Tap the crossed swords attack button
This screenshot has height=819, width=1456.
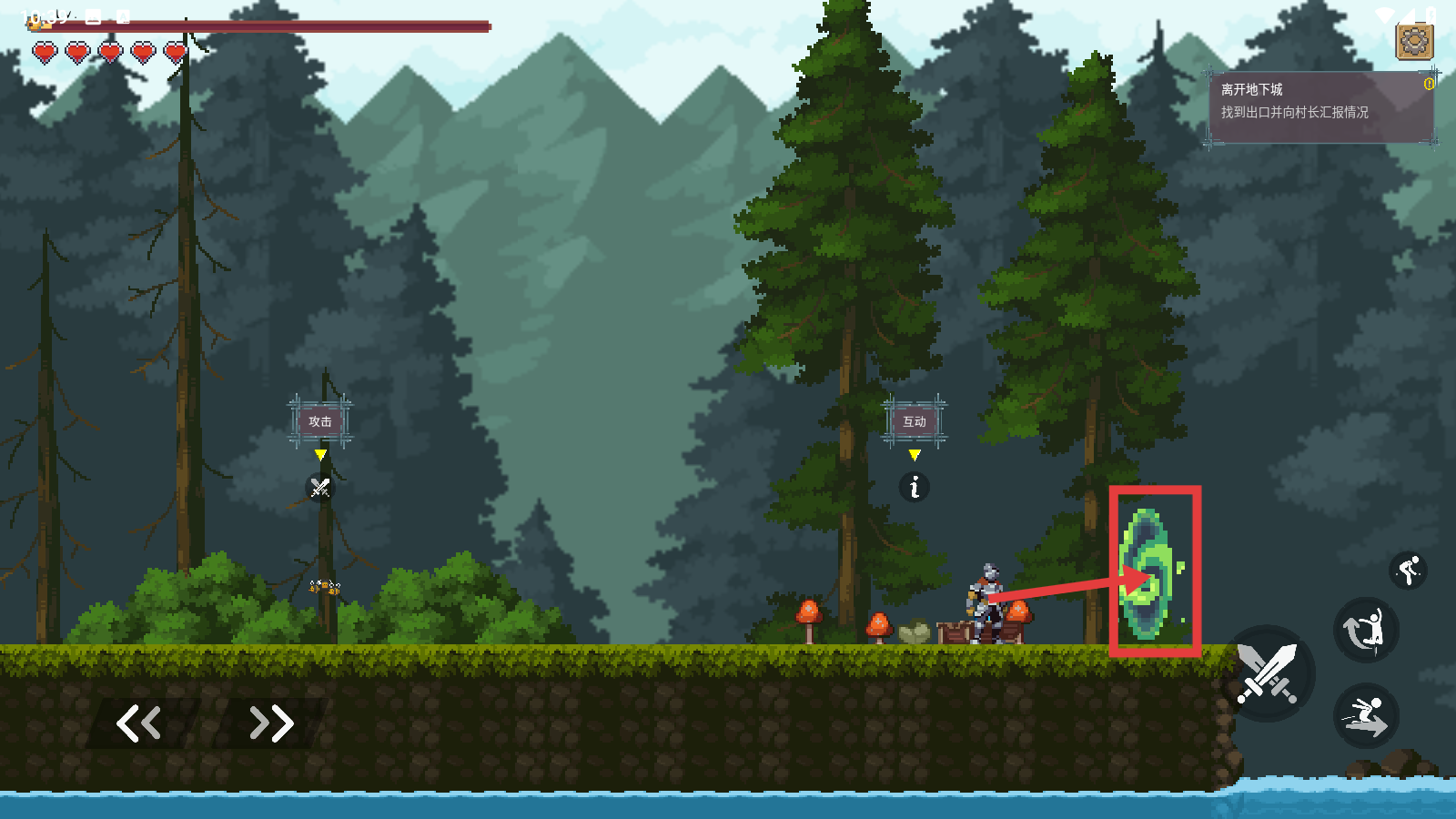pos(1267,673)
